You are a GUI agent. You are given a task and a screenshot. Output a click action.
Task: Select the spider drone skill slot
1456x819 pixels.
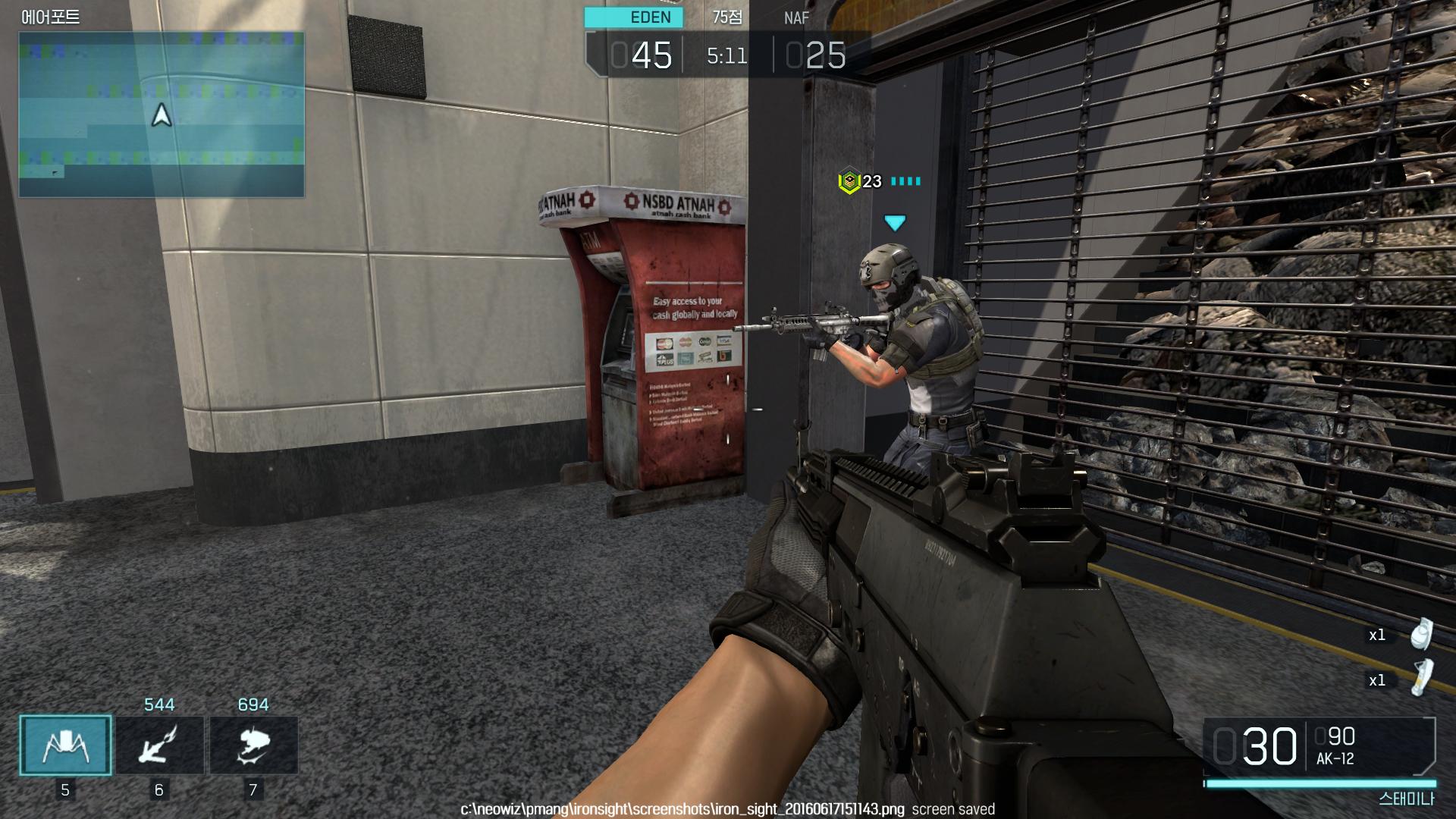[65, 745]
